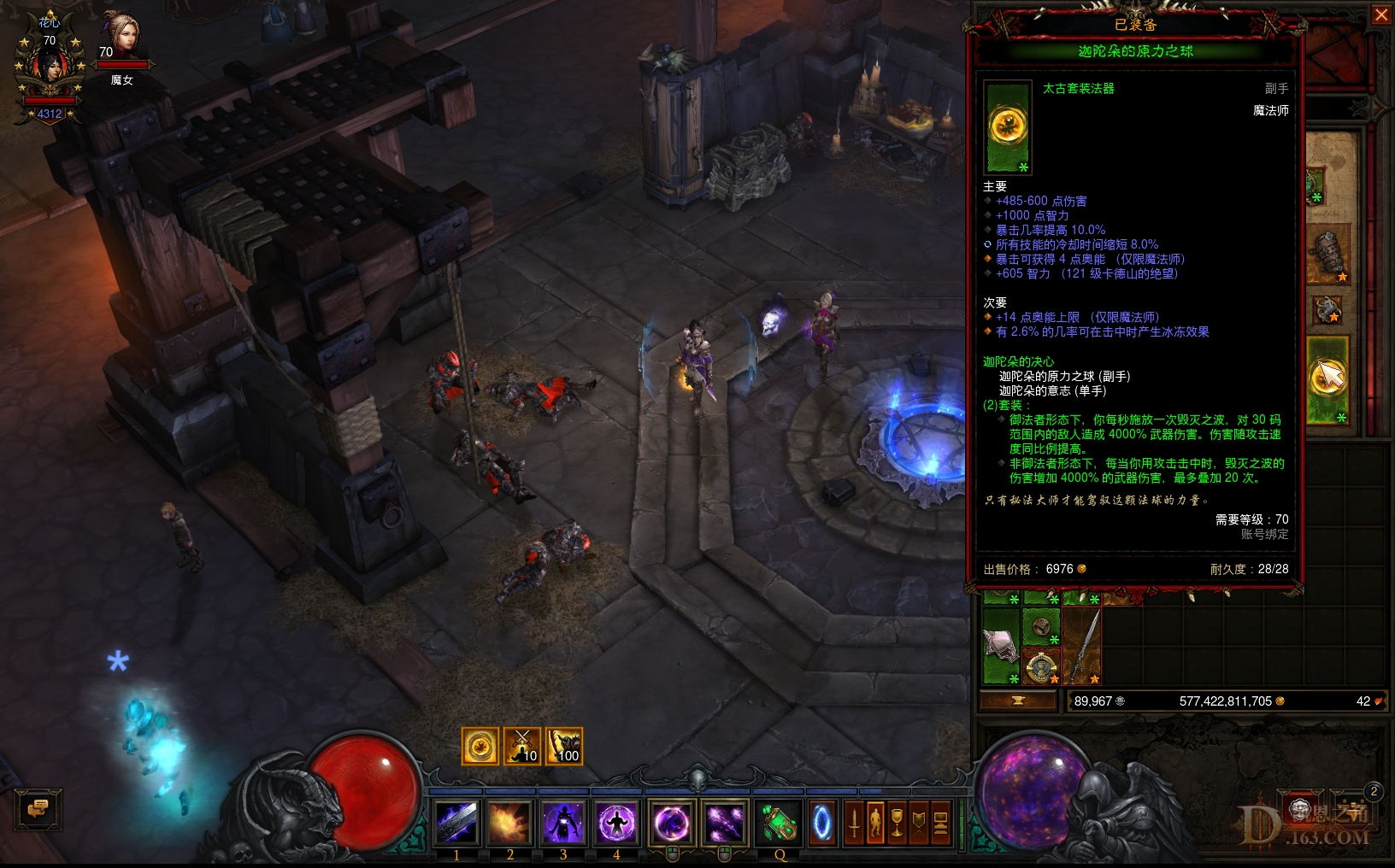Image resolution: width=1395 pixels, height=868 pixels.
Task: Click the blue town portal icon
Action: 822,823
